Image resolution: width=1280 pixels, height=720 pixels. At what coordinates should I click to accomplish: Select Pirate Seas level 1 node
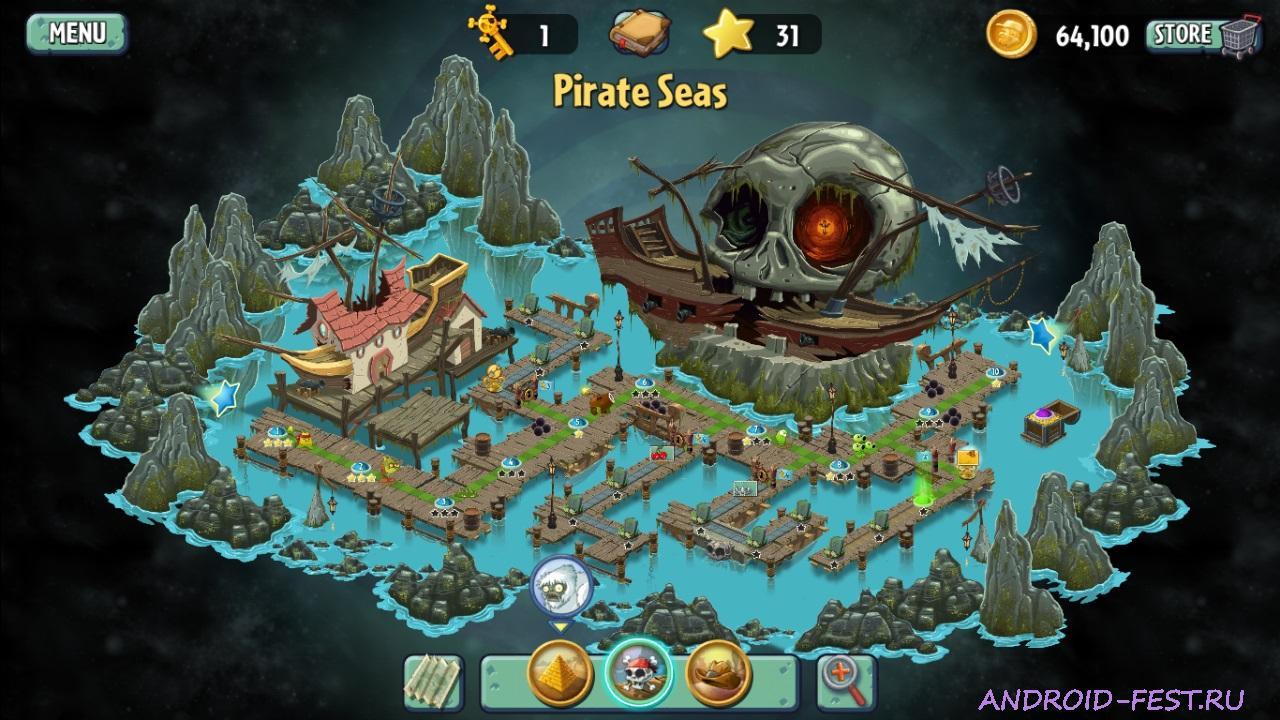point(277,431)
